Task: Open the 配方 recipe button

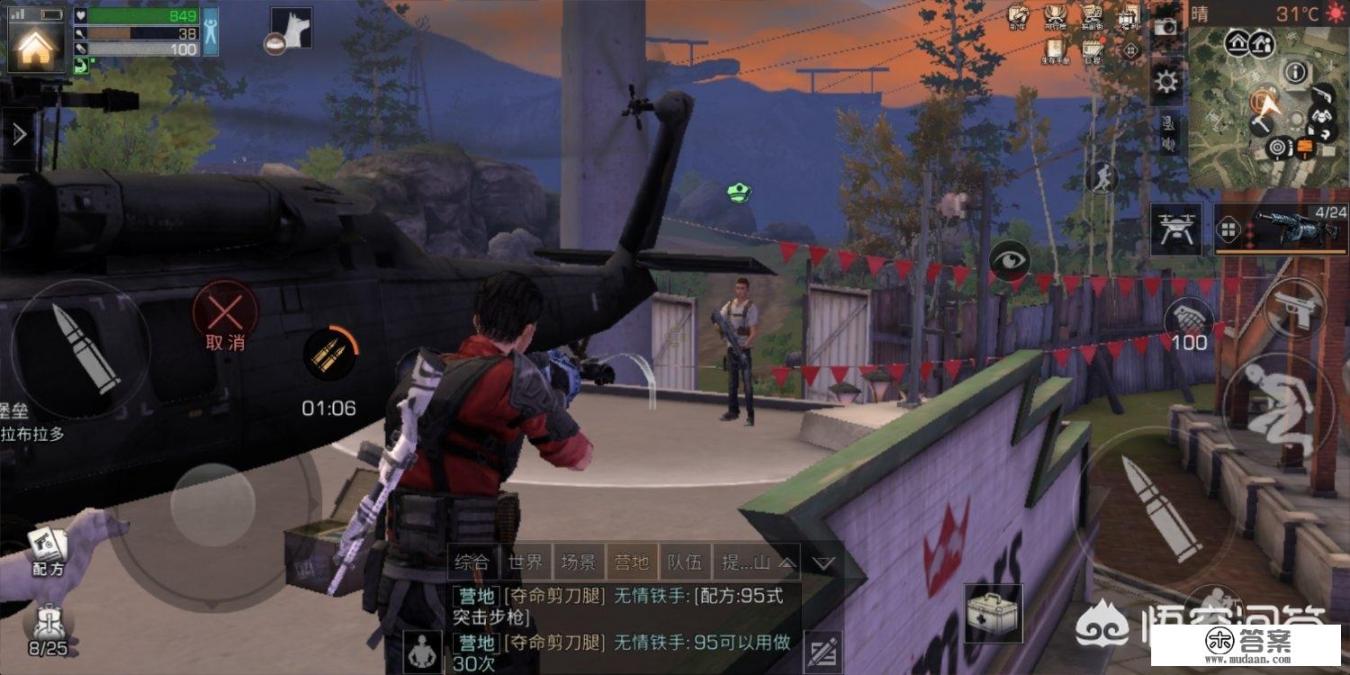Action: click(x=46, y=551)
